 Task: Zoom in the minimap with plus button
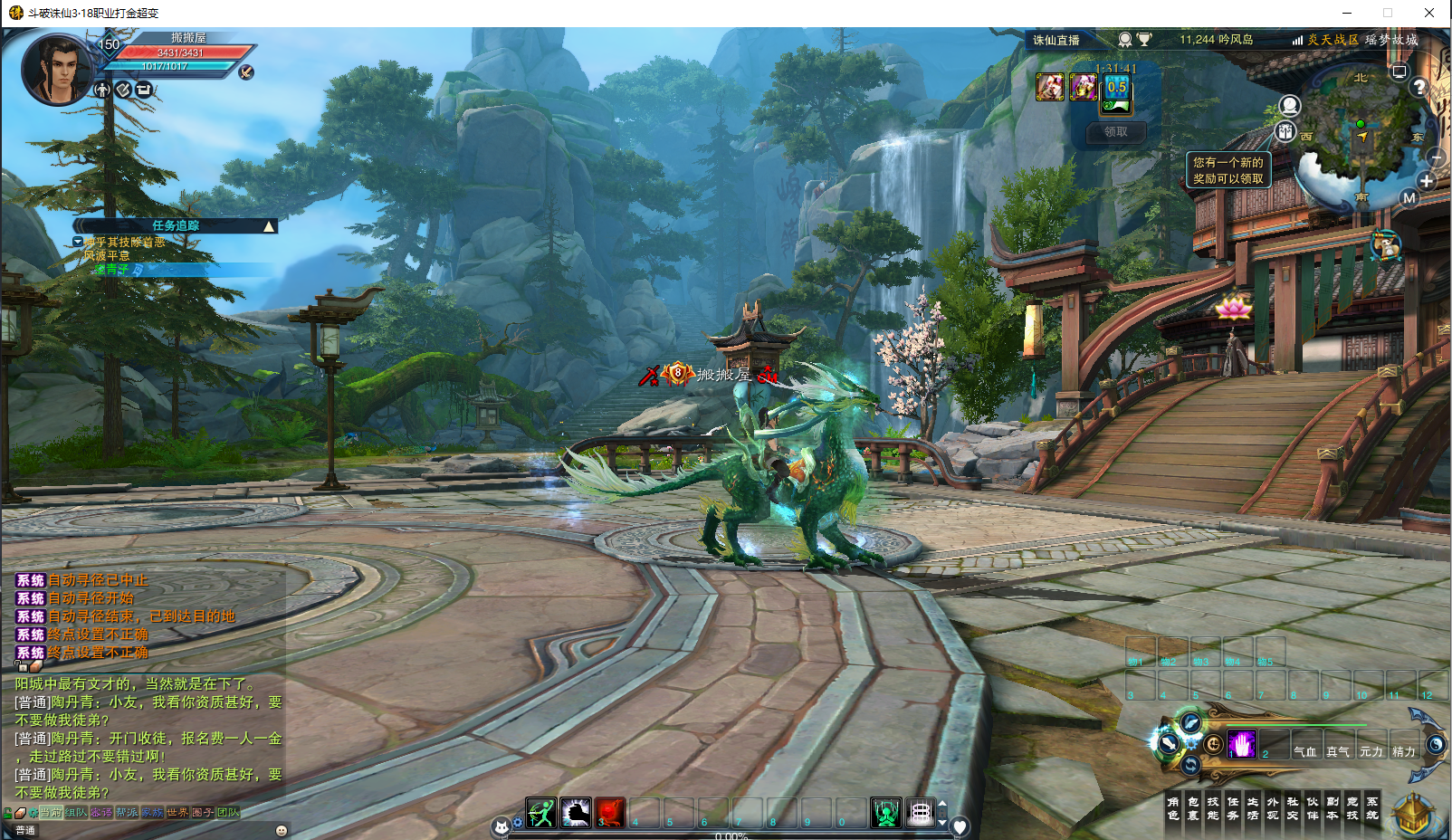tap(1427, 181)
